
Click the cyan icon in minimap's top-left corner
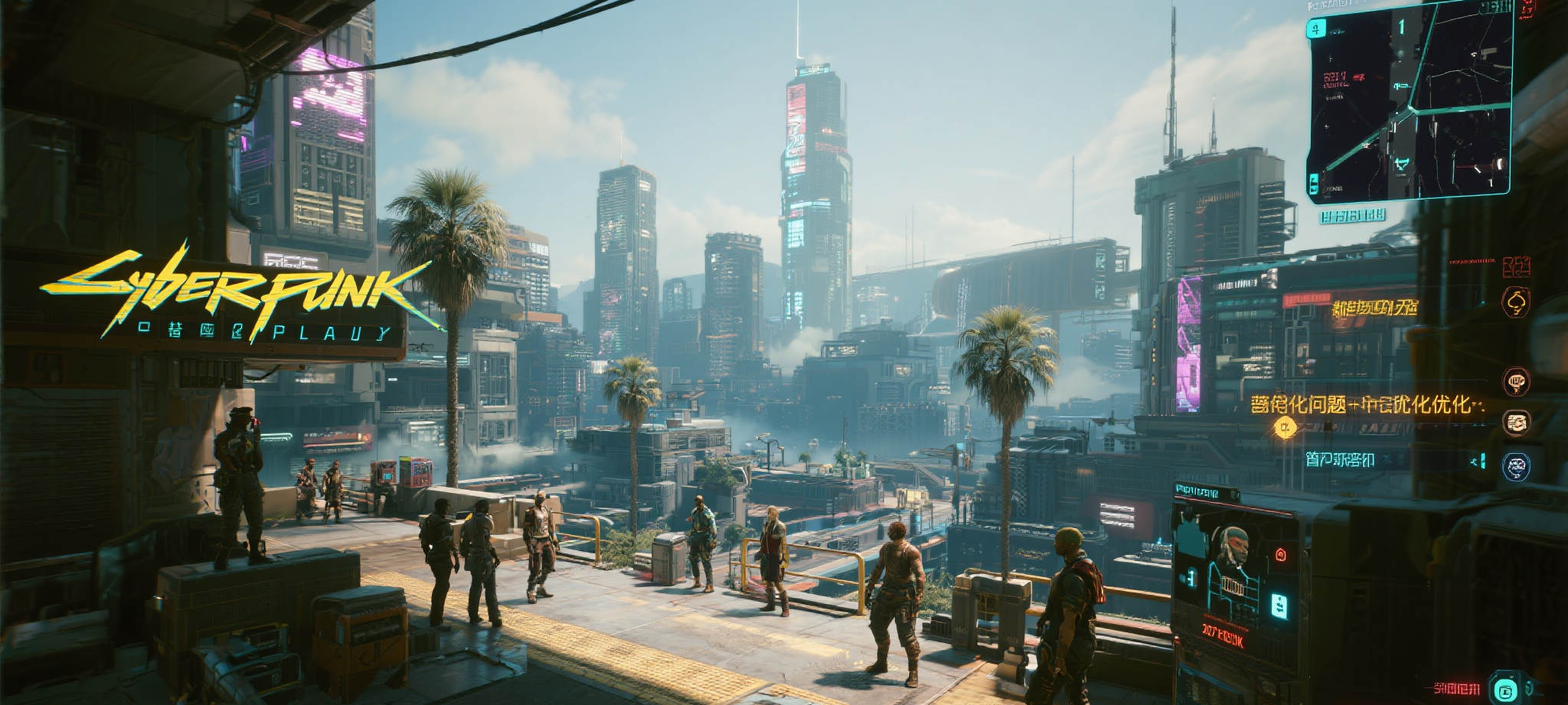point(1315,29)
